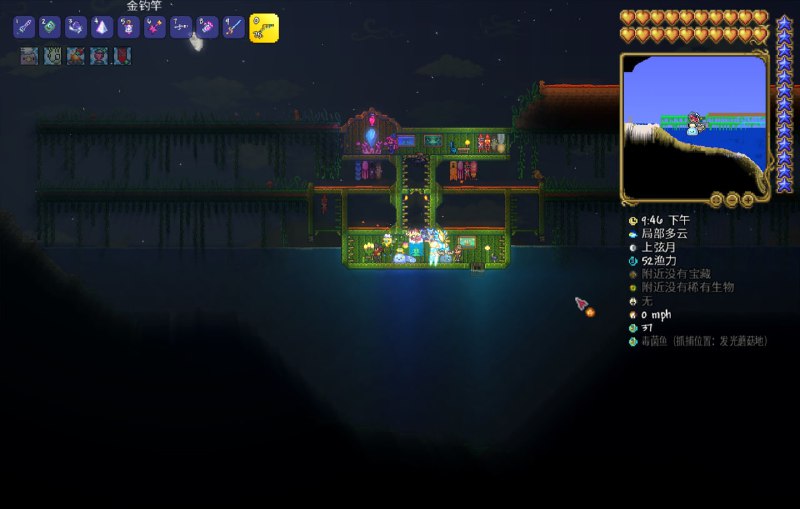Screen dimensions: 800x509
Task: Choose the pink canister item in slot 8
Action: pos(206,28)
